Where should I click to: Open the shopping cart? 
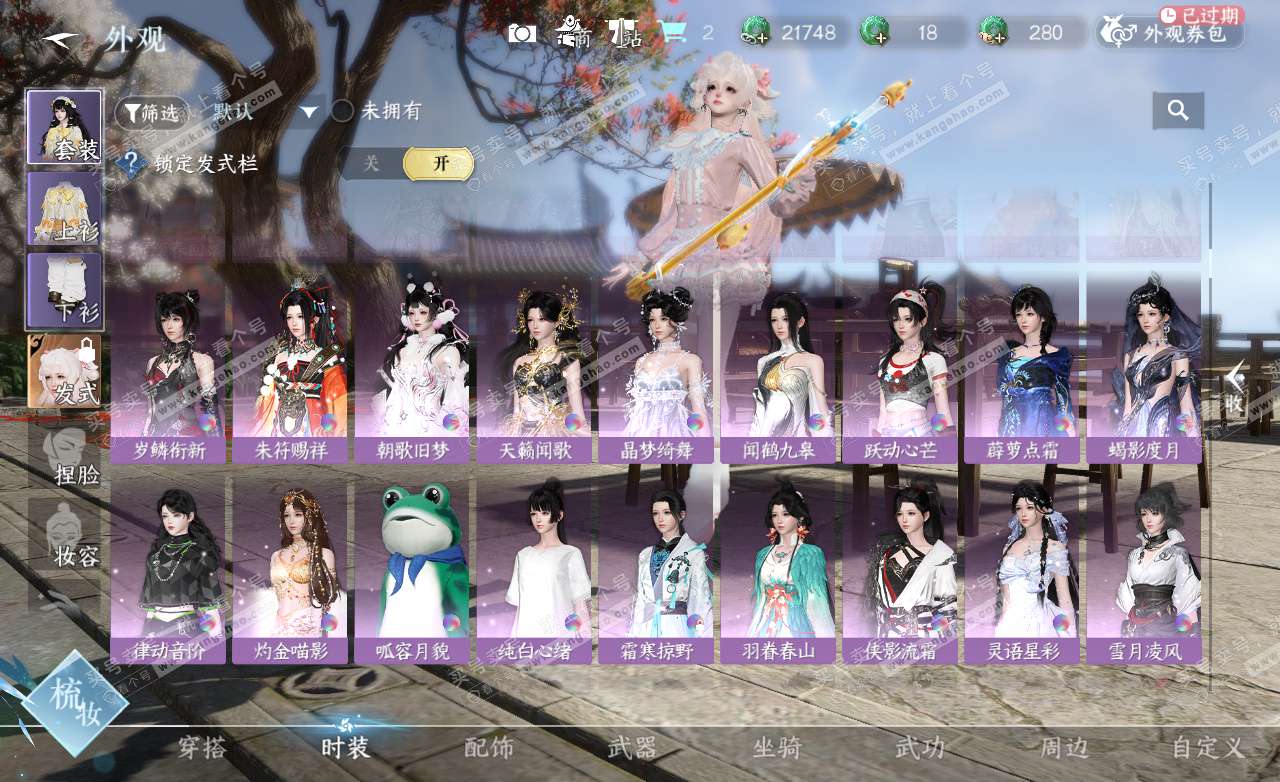coord(674,33)
